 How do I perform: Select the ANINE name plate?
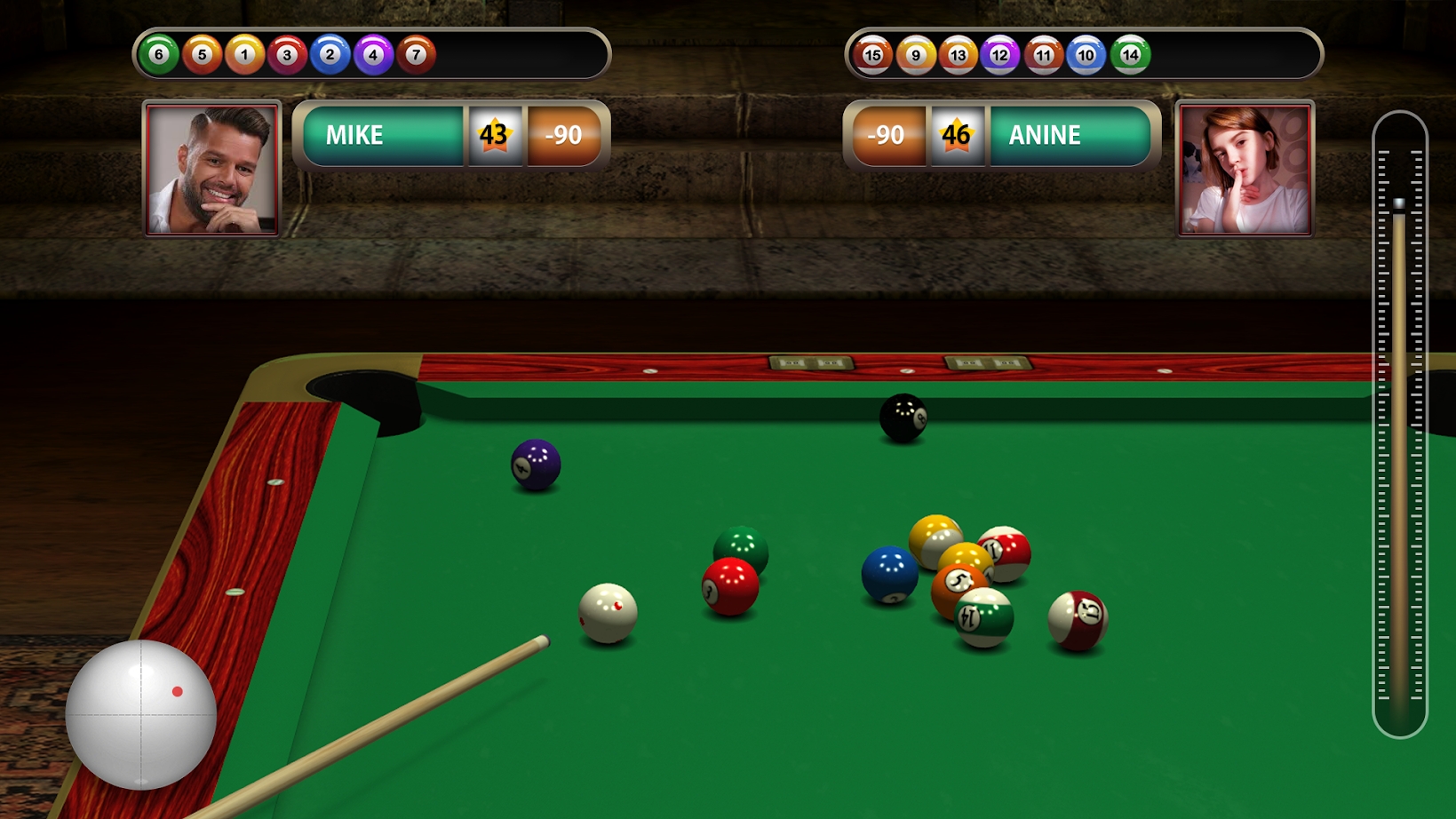(x=1069, y=135)
